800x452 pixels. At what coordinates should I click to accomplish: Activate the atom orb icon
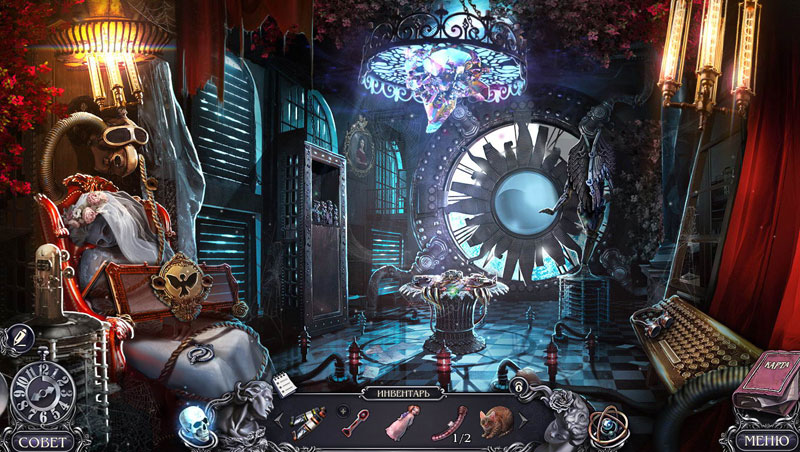click(605, 425)
